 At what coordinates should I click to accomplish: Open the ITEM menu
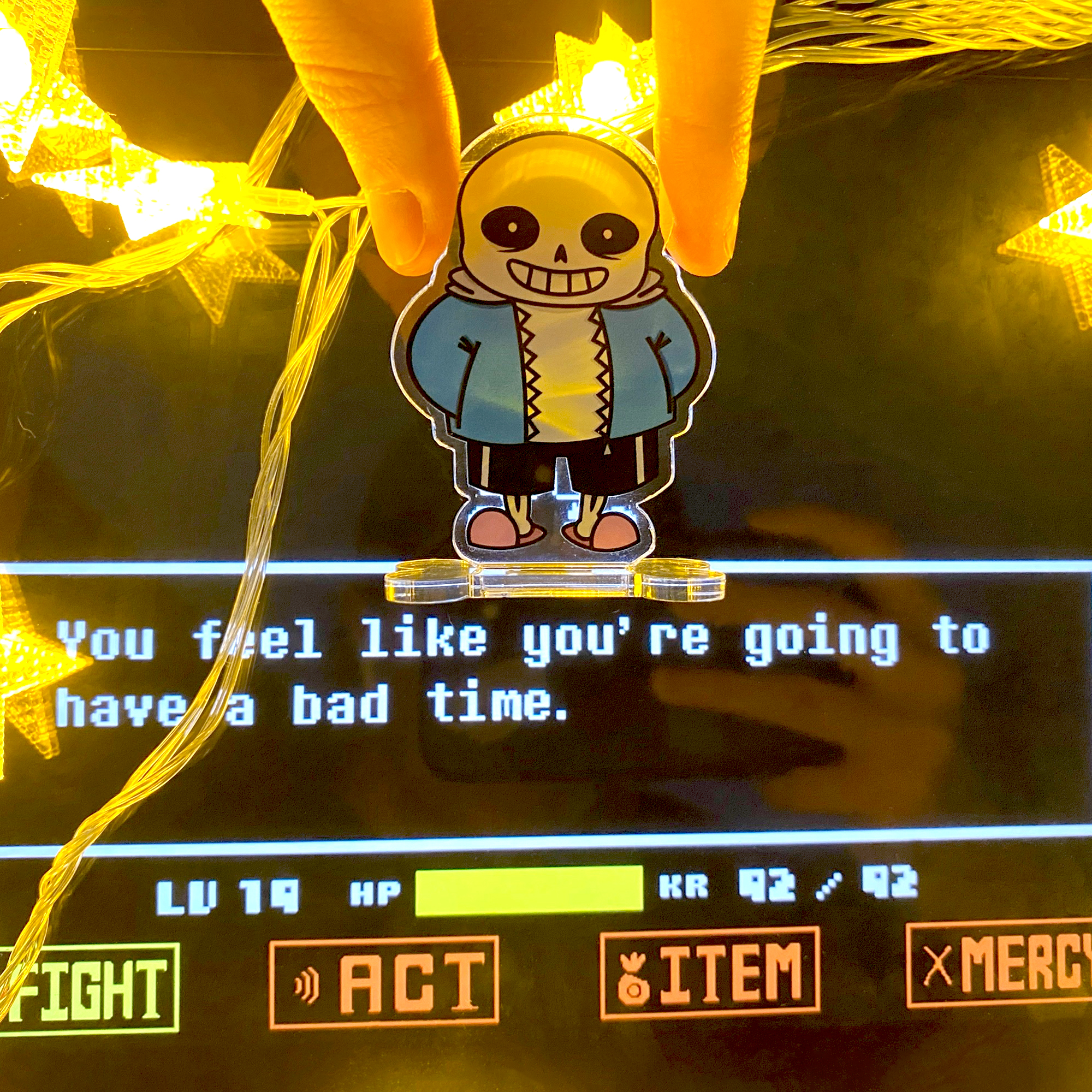point(710,974)
